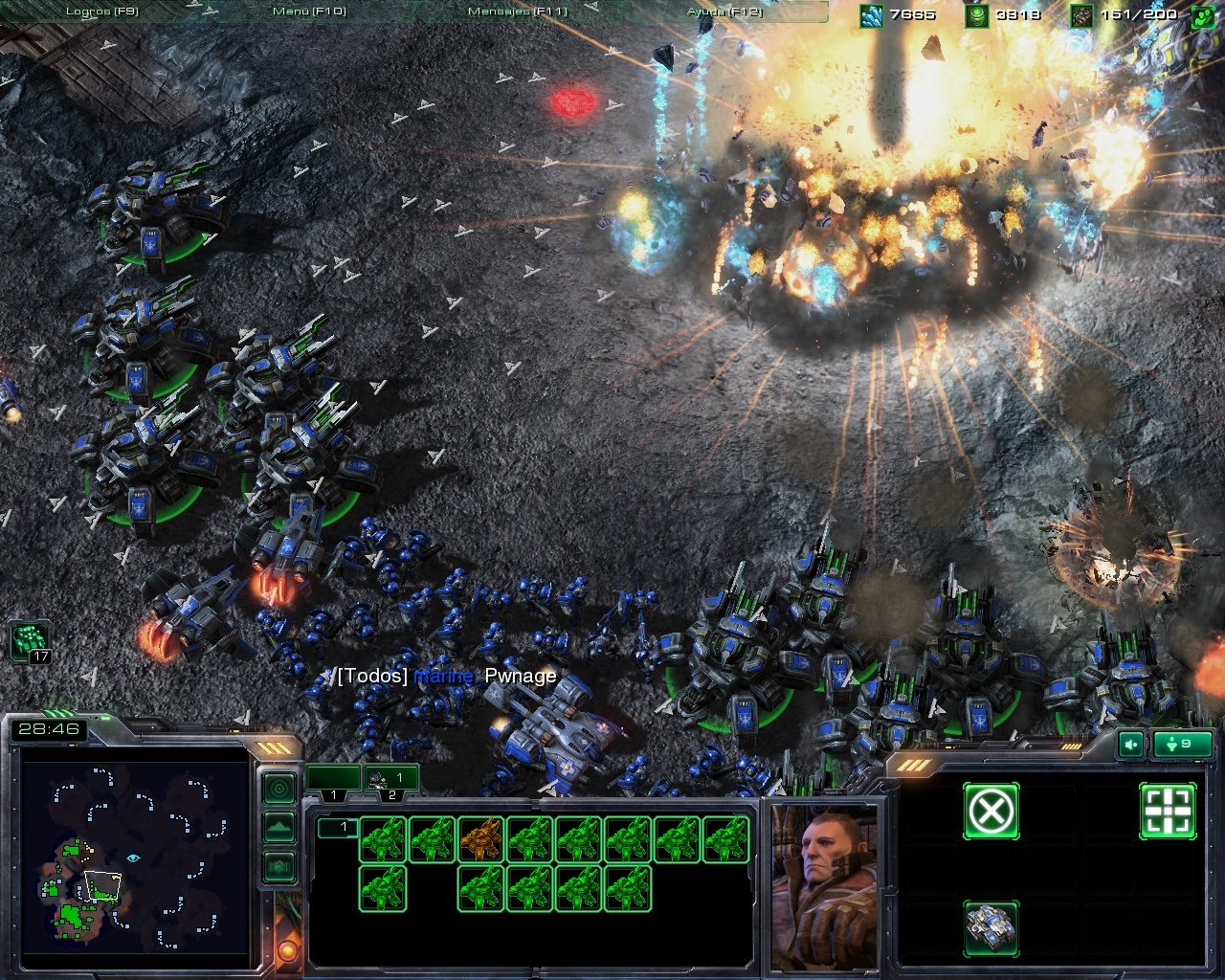The image size is (1225, 980).
Task: Click the green alert icon numbered 17
Action: coord(30,641)
